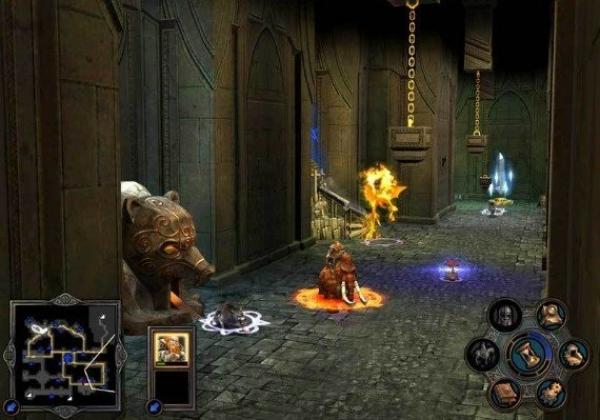Click the blue gem under the hero list
600x420 pixels.
click(154, 406)
